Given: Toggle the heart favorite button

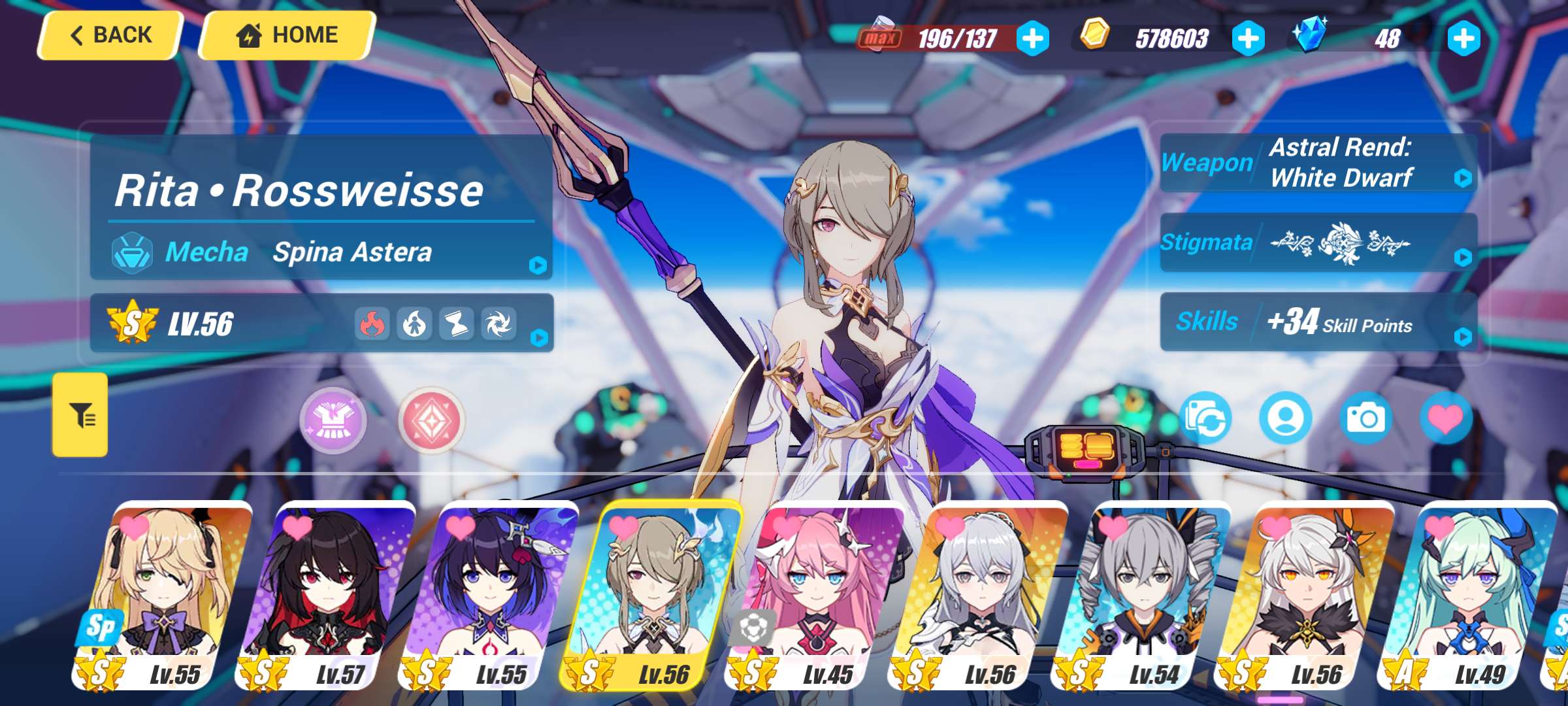Looking at the screenshot, I should click(1446, 418).
